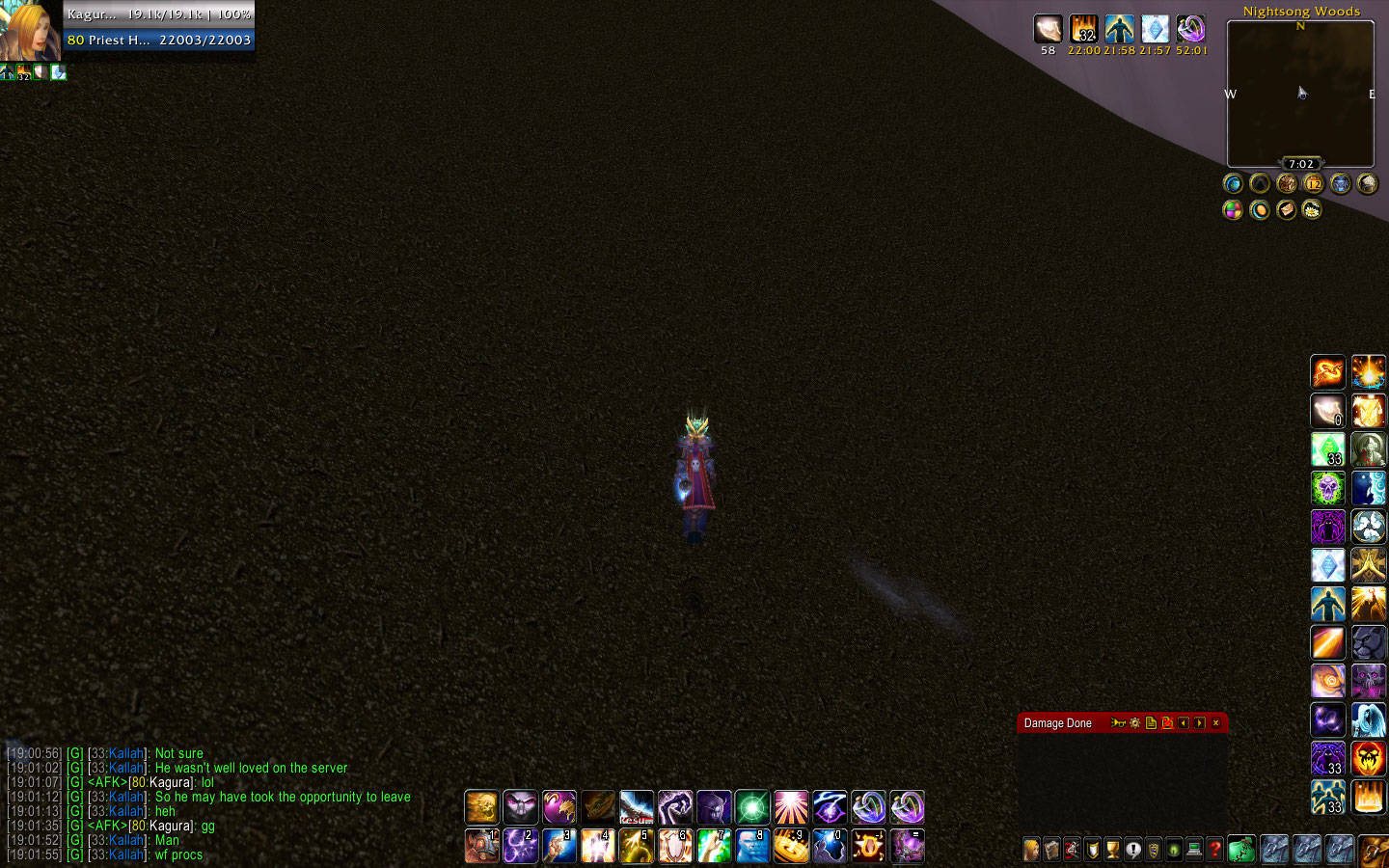This screenshot has height=868, width=1389.
Task: Click the mail envelope minimap button
Action: pos(1286,209)
